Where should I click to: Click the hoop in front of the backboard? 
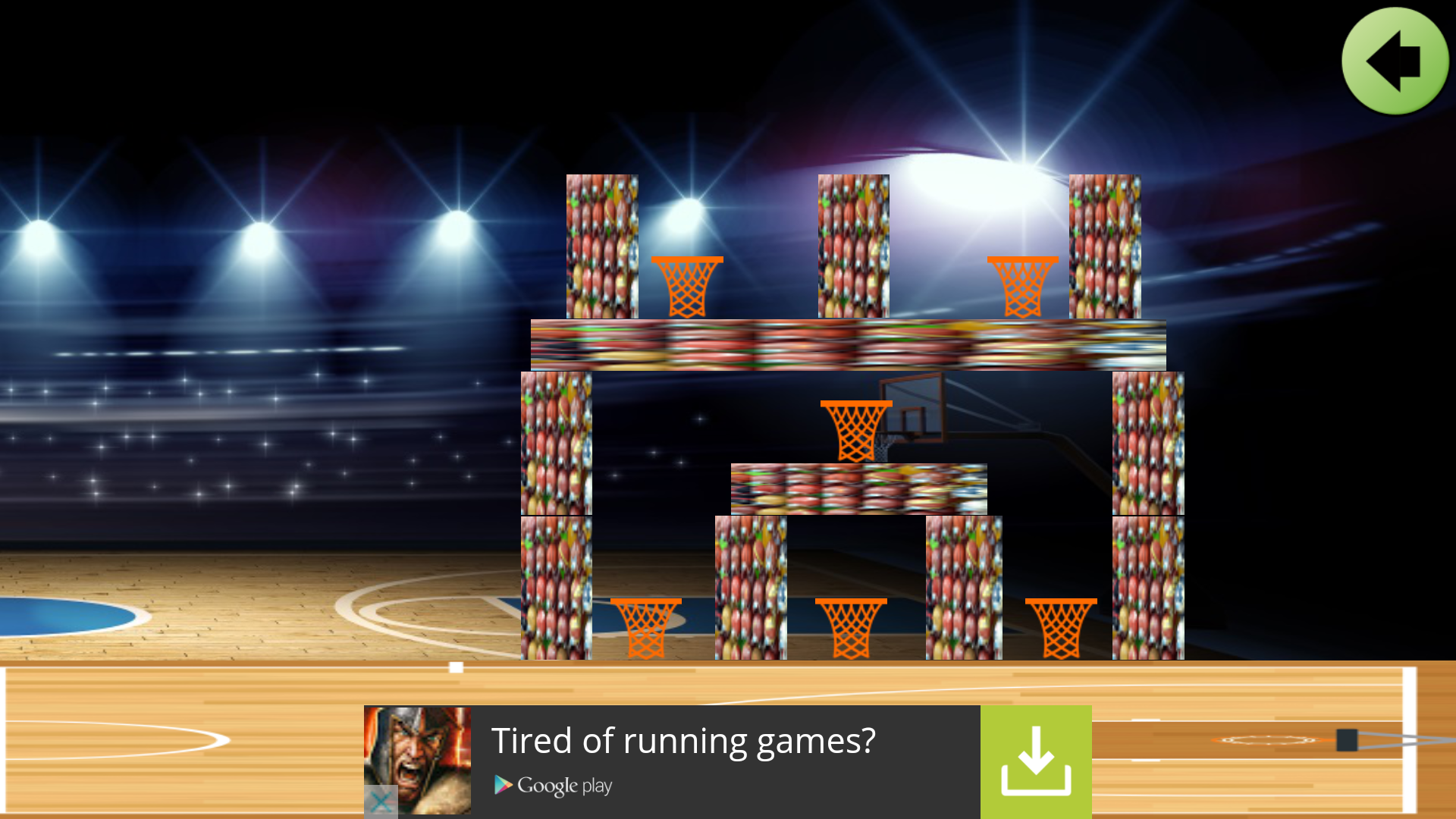[855, 428]
